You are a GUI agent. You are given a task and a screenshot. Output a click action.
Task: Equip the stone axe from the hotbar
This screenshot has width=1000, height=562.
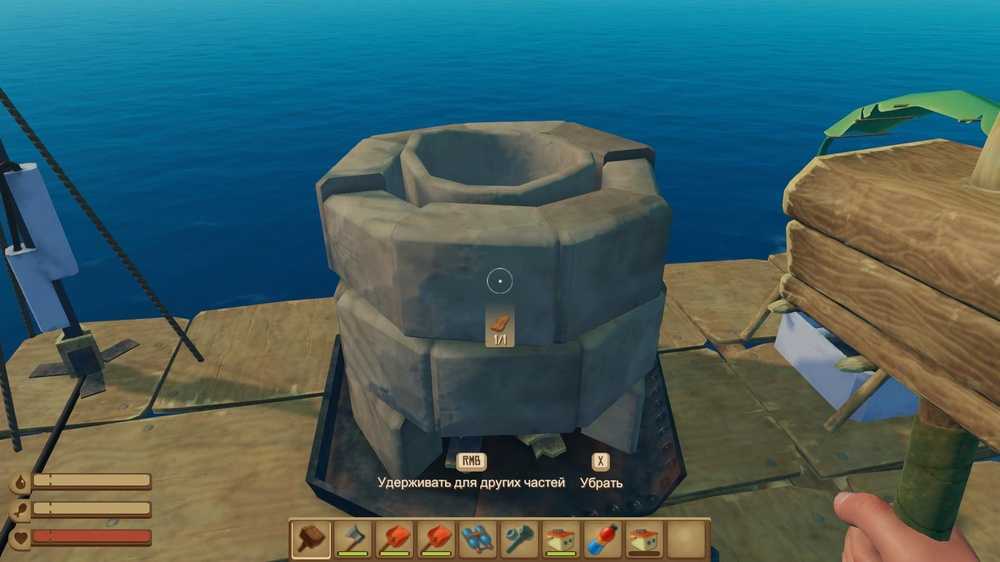pyautogui.click(x=353, y=539)
